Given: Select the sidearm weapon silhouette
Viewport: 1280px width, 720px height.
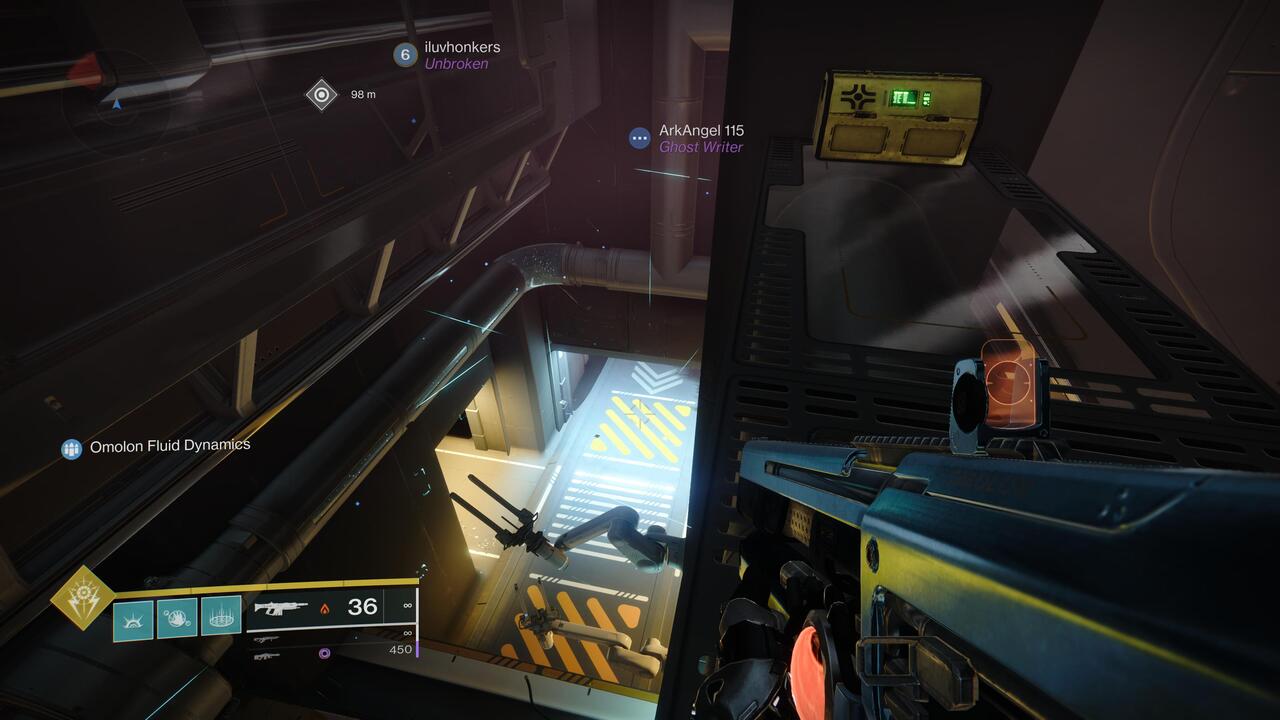Looking at the screenshot, I should (x=267, y=639).
